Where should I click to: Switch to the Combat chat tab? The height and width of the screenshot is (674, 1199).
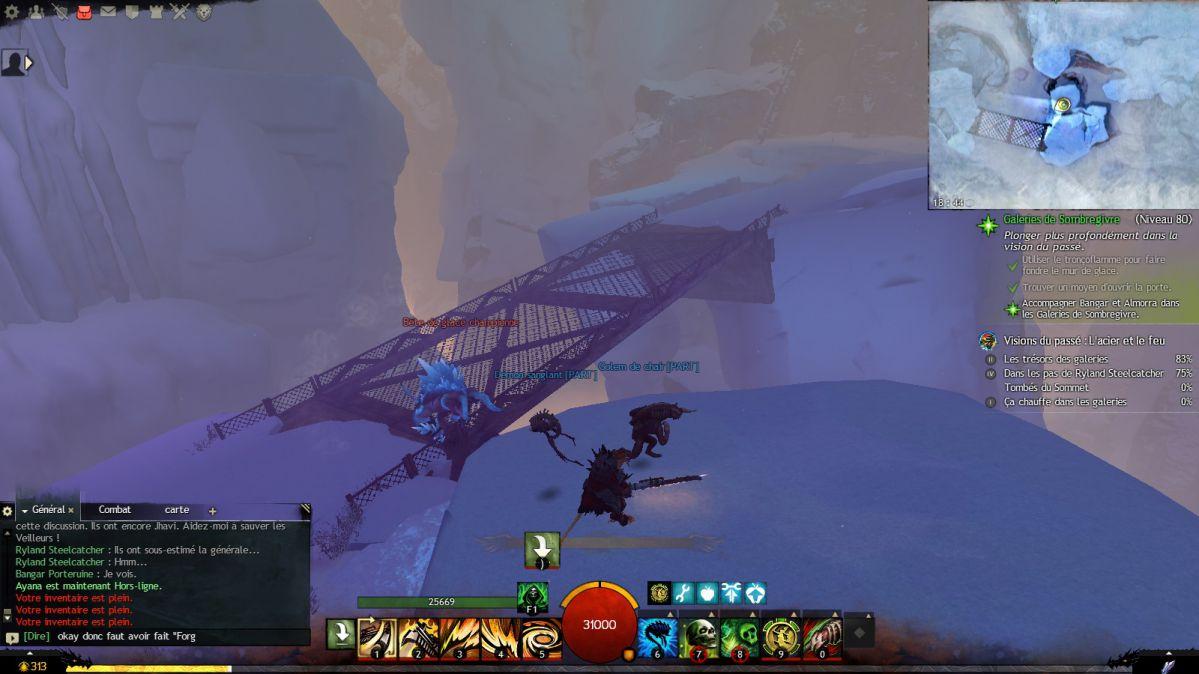click(x=114, y=510)
